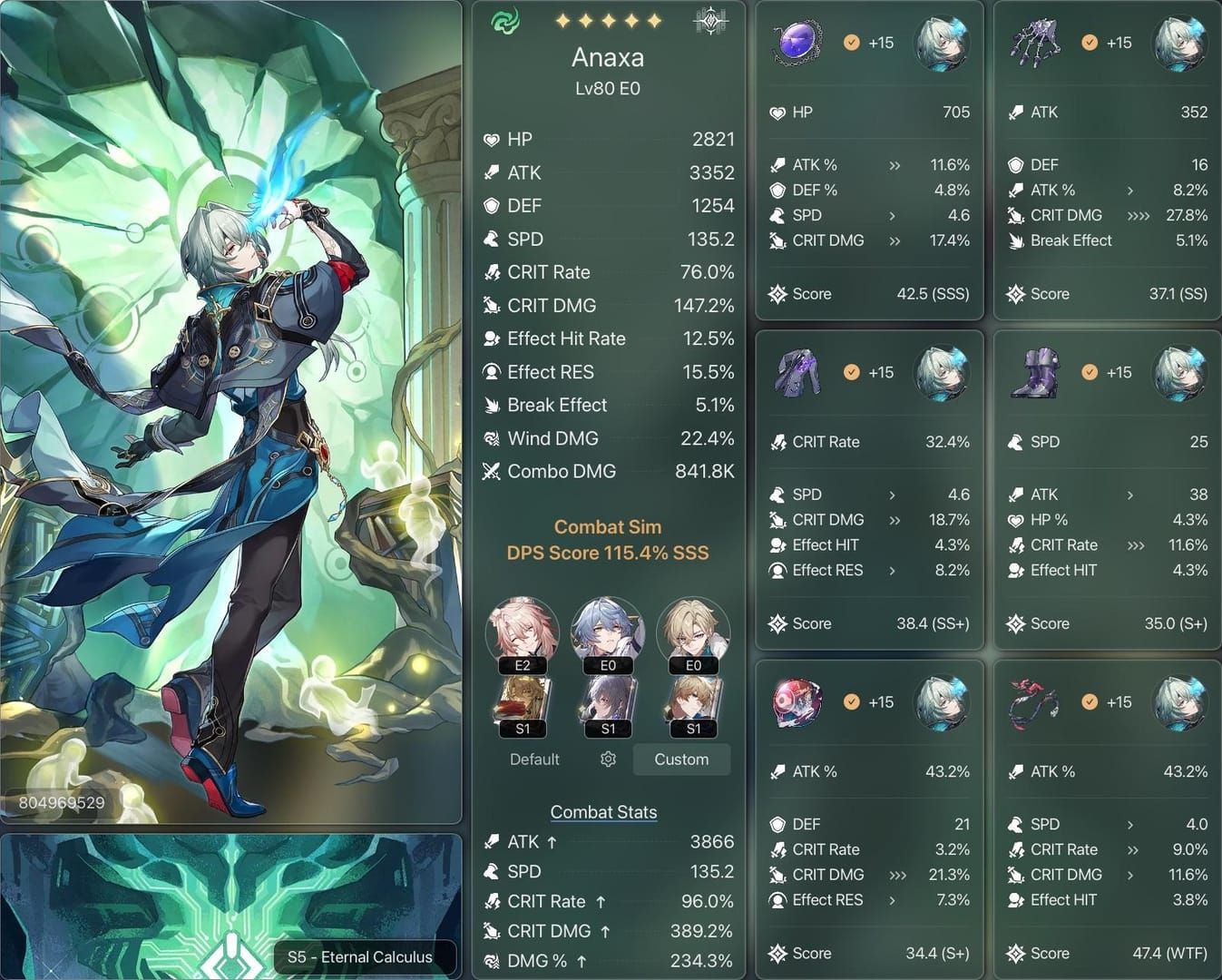
Task: Choose the Custom team option
Action: (x=681, y=759)
